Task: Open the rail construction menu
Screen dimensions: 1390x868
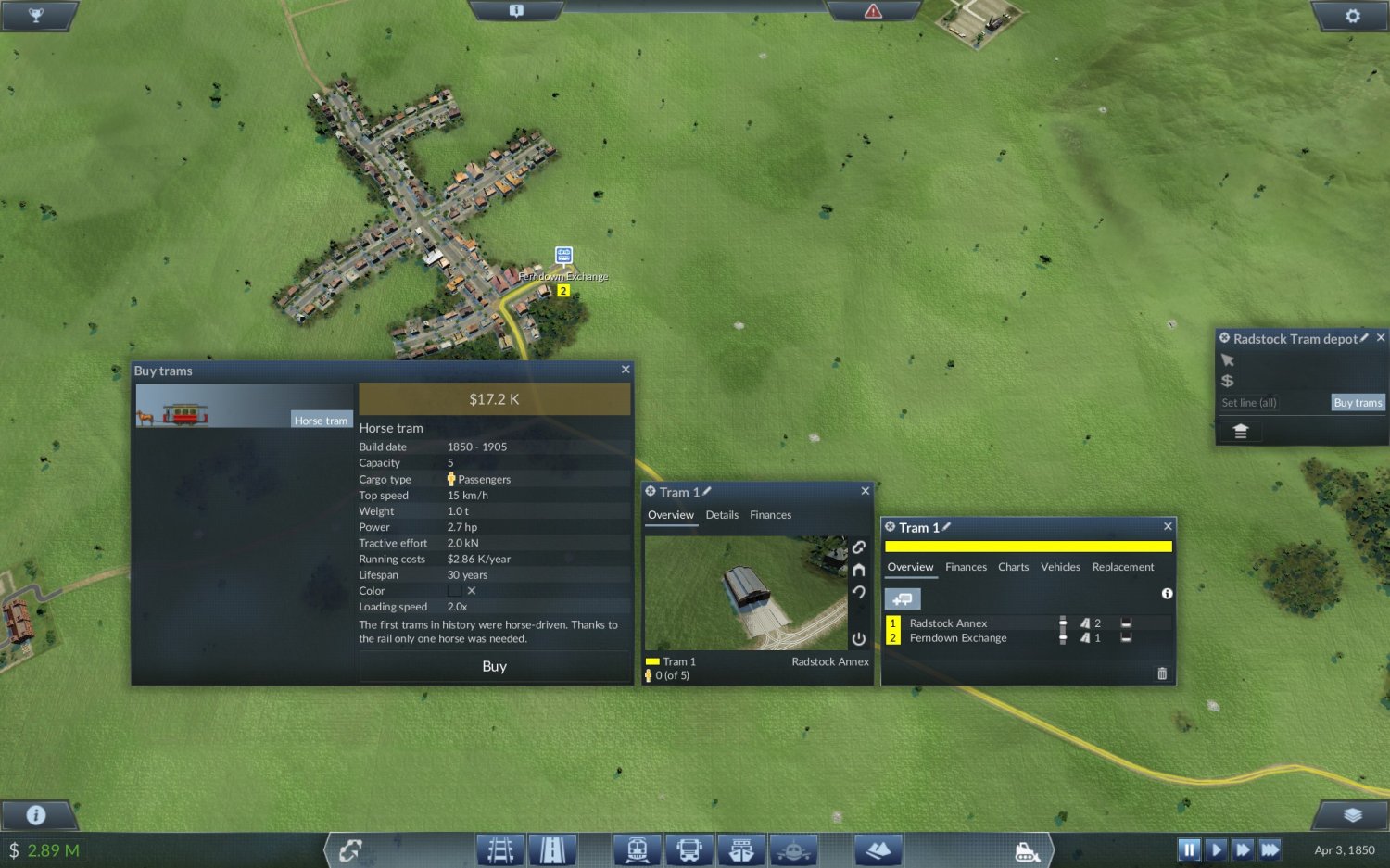Action: [x=500, y=849]
